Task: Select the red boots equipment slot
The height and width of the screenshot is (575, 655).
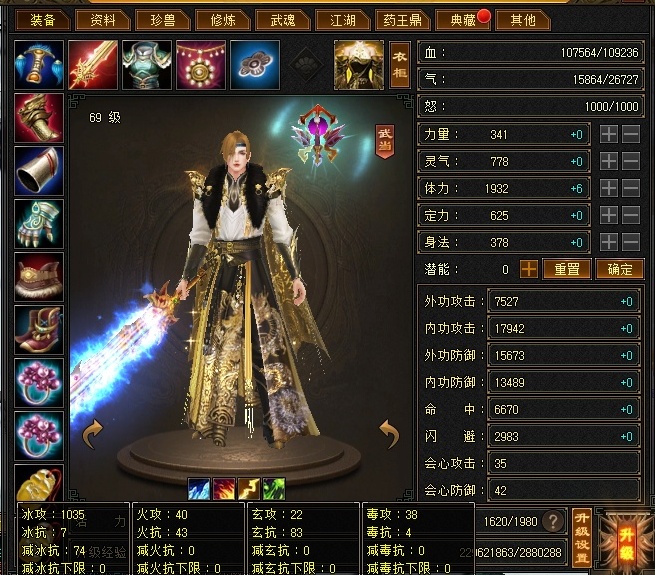Action: click(39, 330)
